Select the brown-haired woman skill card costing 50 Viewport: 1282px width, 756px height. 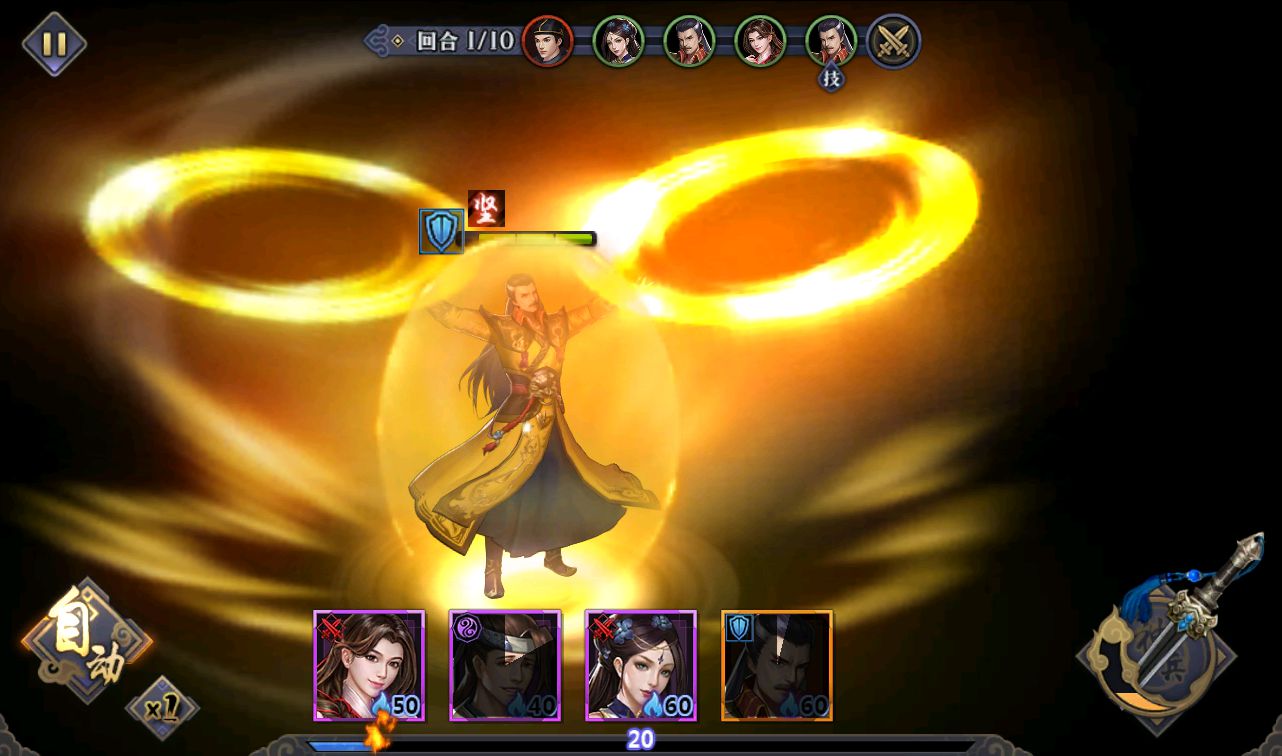[369, 666]
